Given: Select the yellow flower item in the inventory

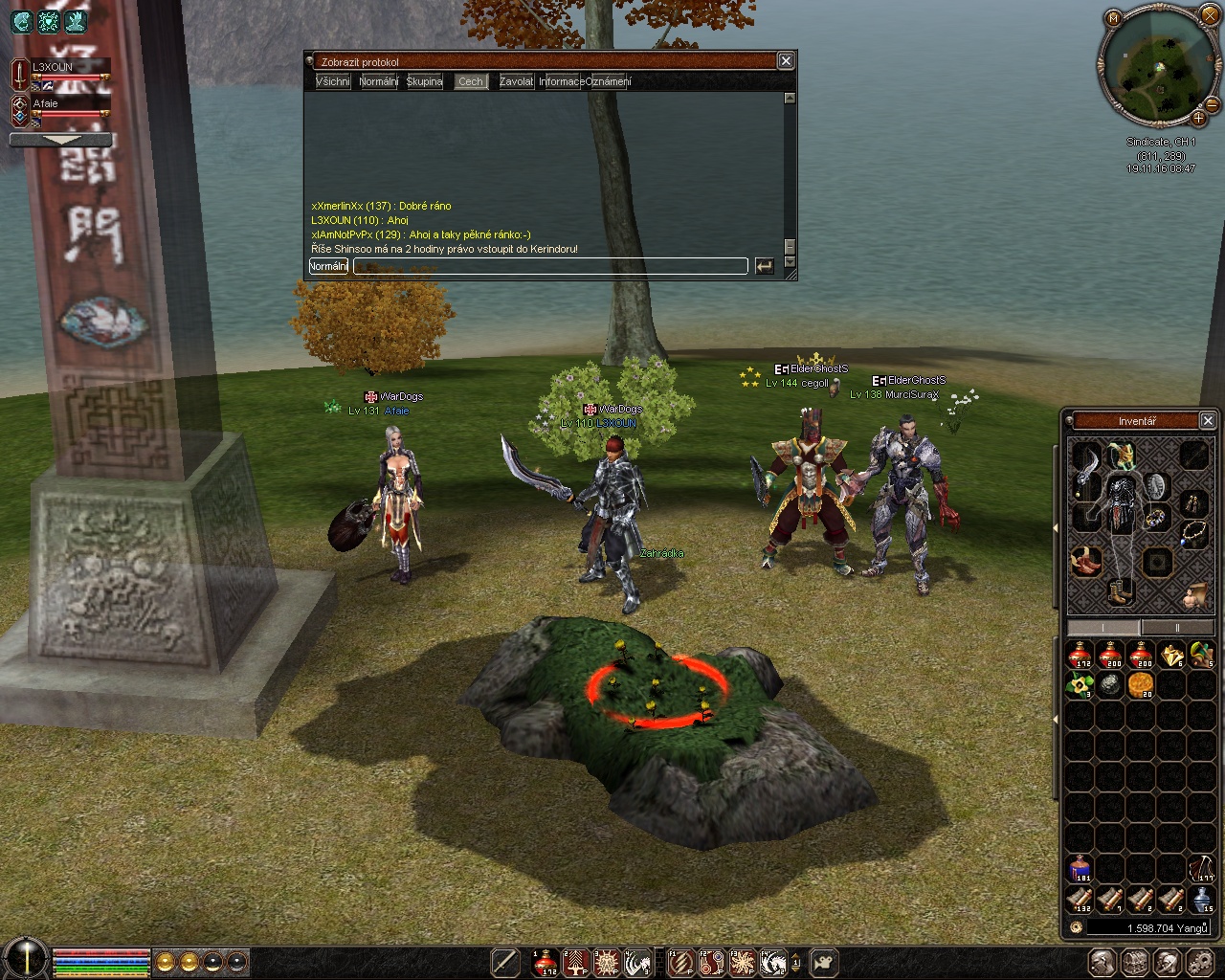Looking at the screenshot, I should (1080, 685).
